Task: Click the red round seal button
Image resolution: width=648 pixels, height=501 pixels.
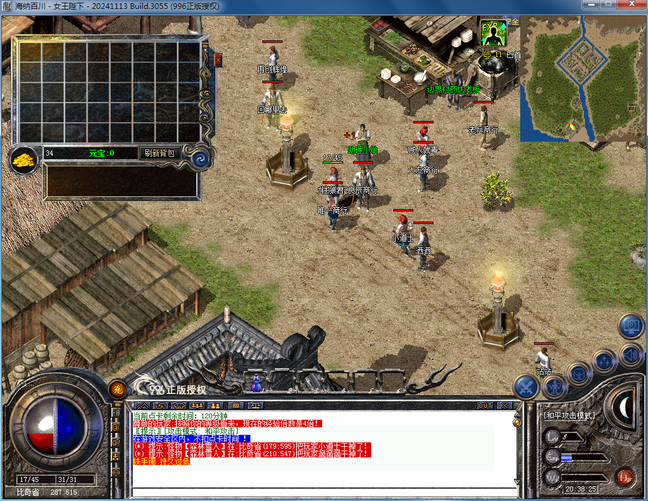Action: tap(626, 477)
